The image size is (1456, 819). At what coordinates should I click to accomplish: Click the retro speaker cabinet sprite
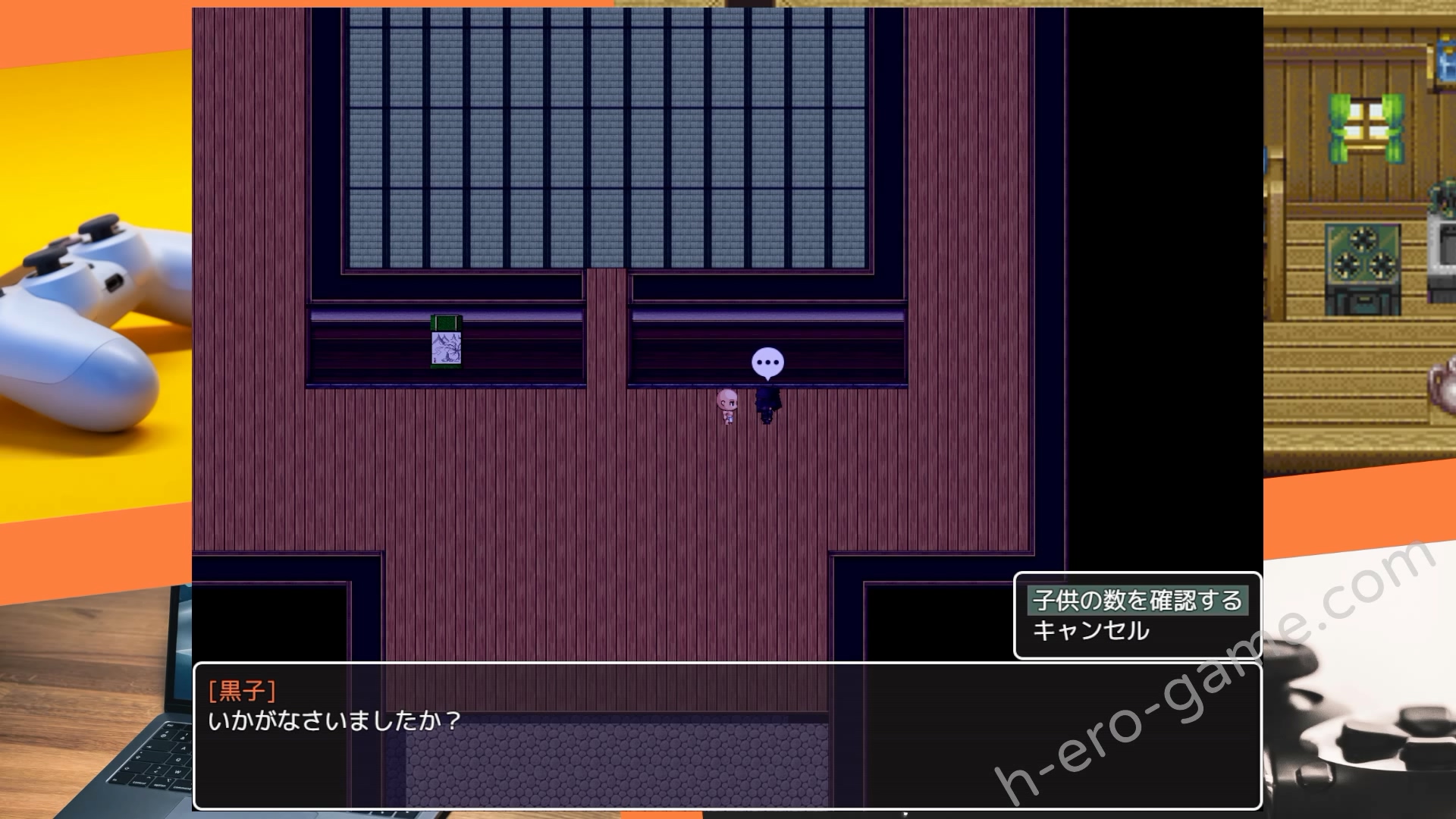click(x=1363, y=268)
